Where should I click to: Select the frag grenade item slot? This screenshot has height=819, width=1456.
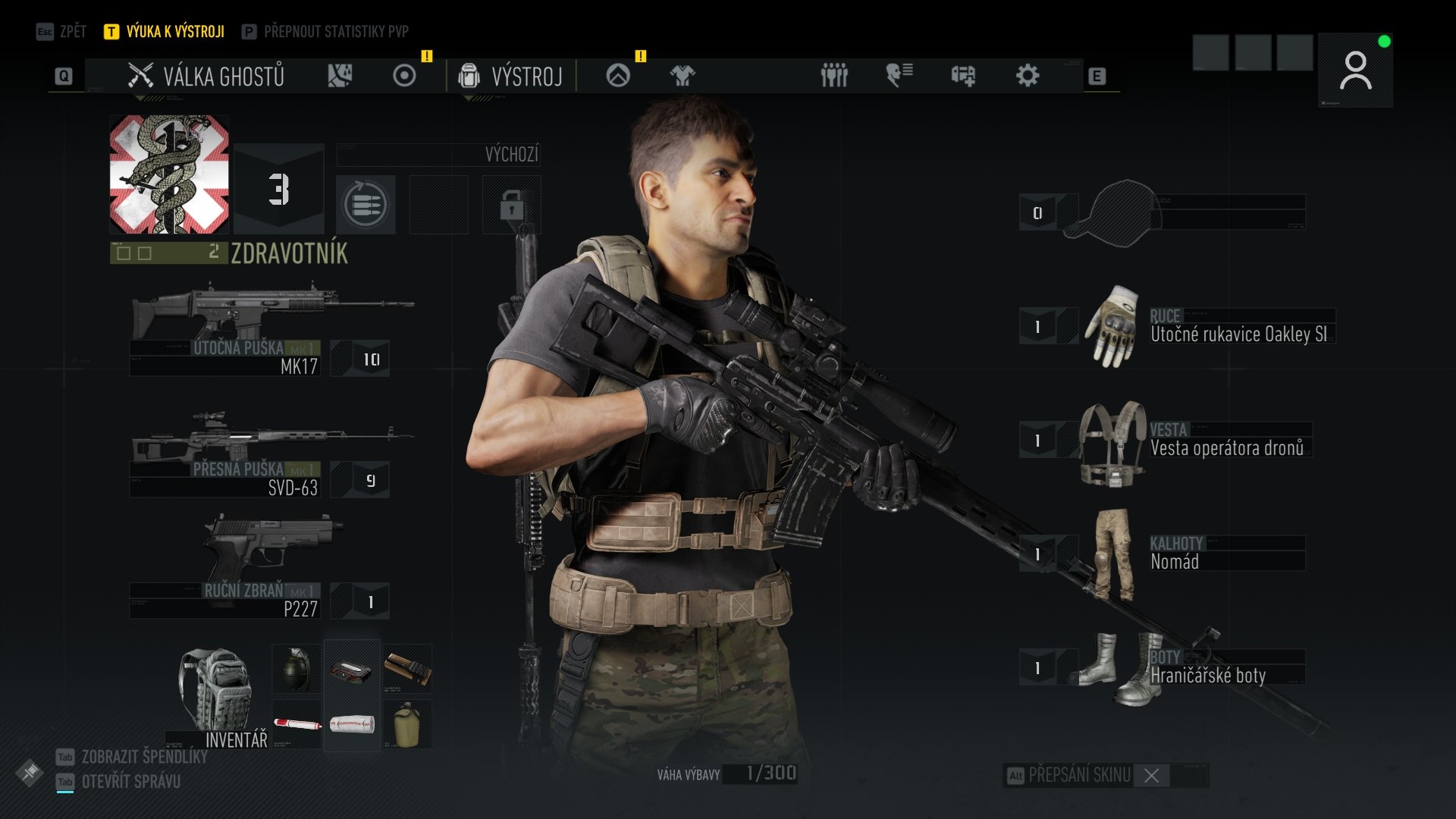pos(297,668)
